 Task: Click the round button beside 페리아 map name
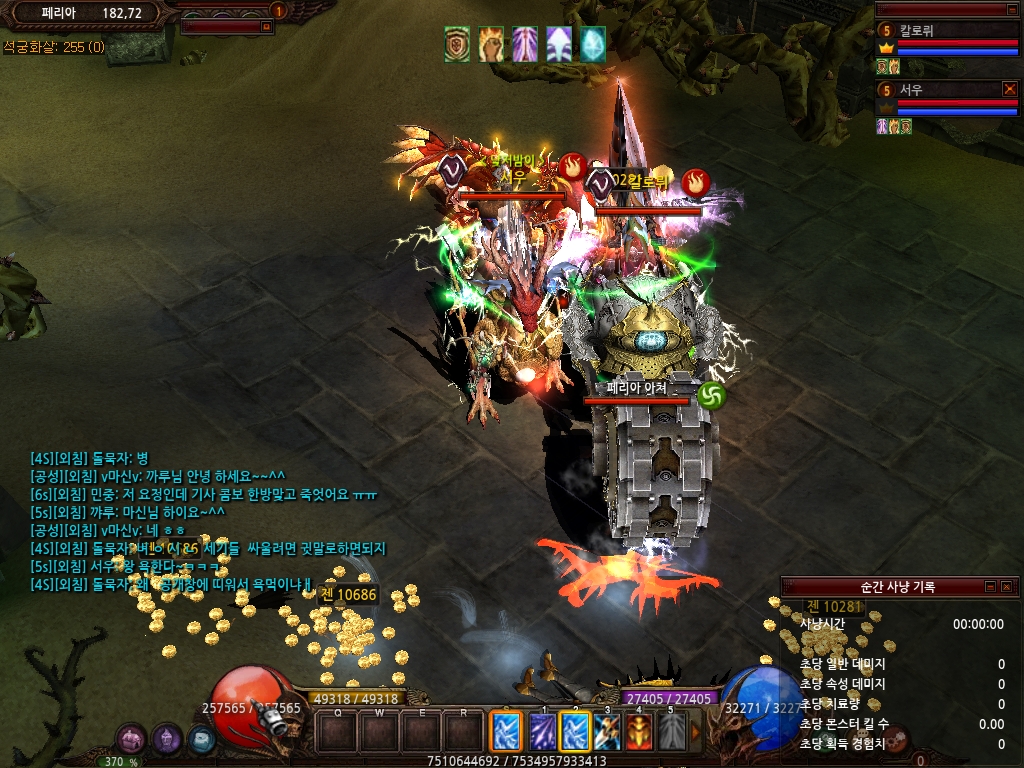pyautogui.click(x=278, y=12)
